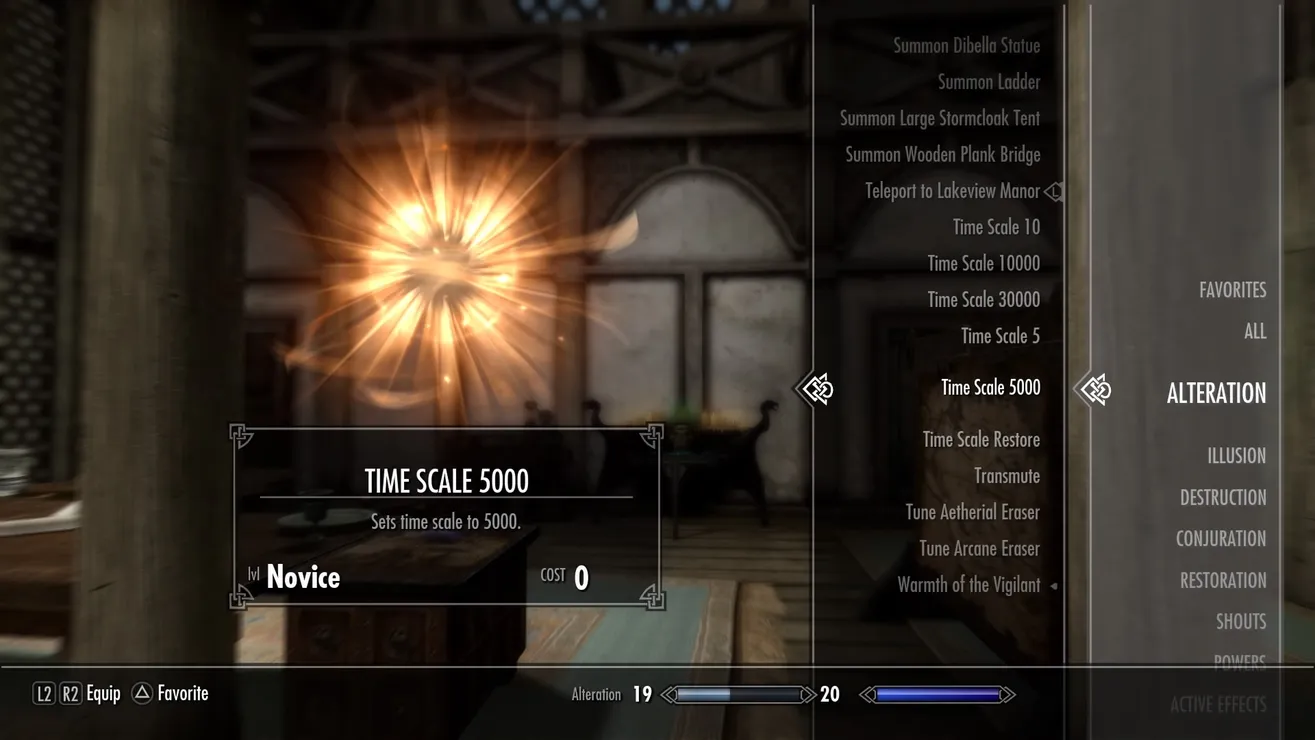Open the Favorites magic category
This screenshot has height=740, width=1315.
(x=1232, y=290)
